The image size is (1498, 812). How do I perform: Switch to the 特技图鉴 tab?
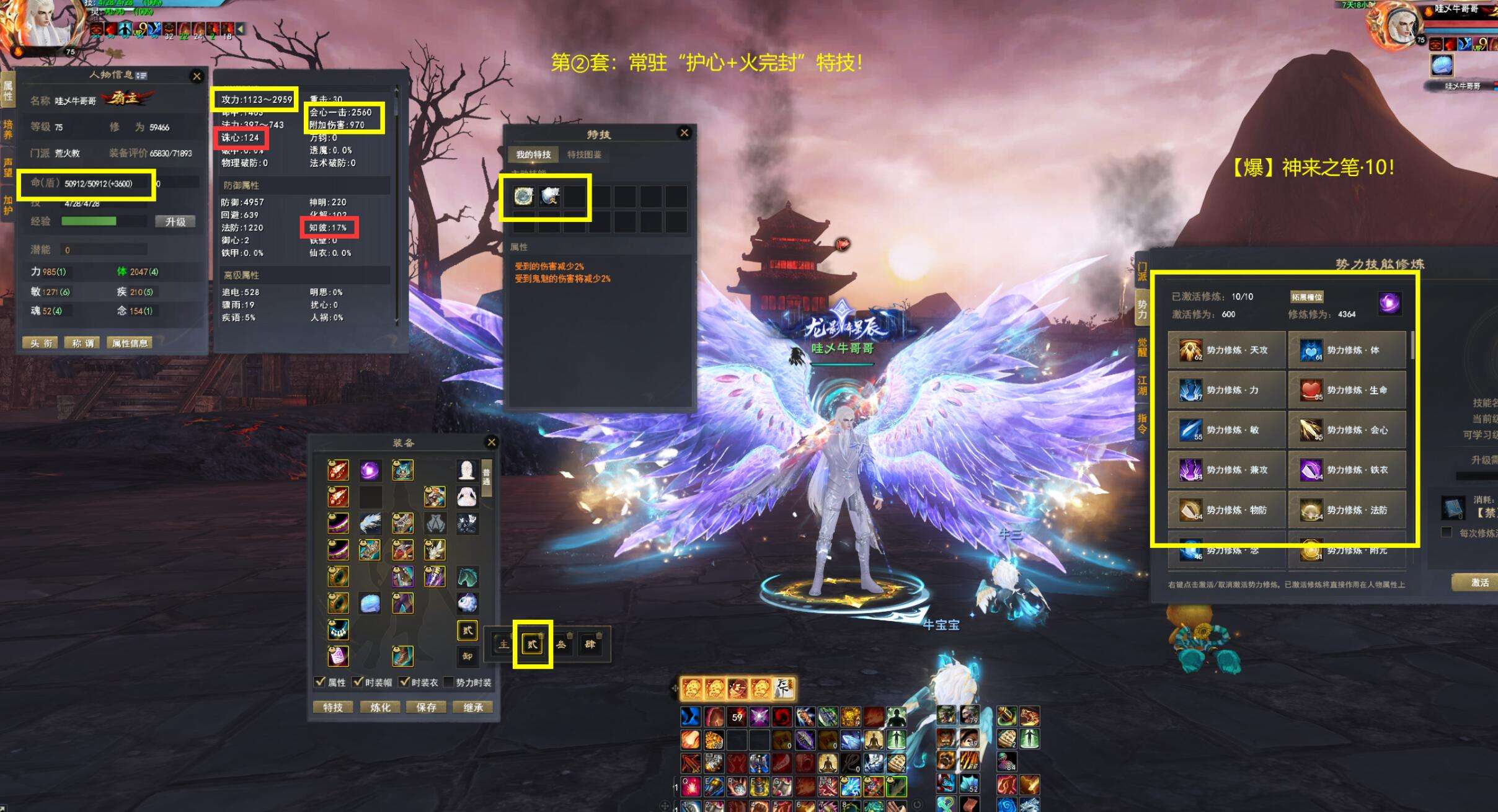(584, 154)
